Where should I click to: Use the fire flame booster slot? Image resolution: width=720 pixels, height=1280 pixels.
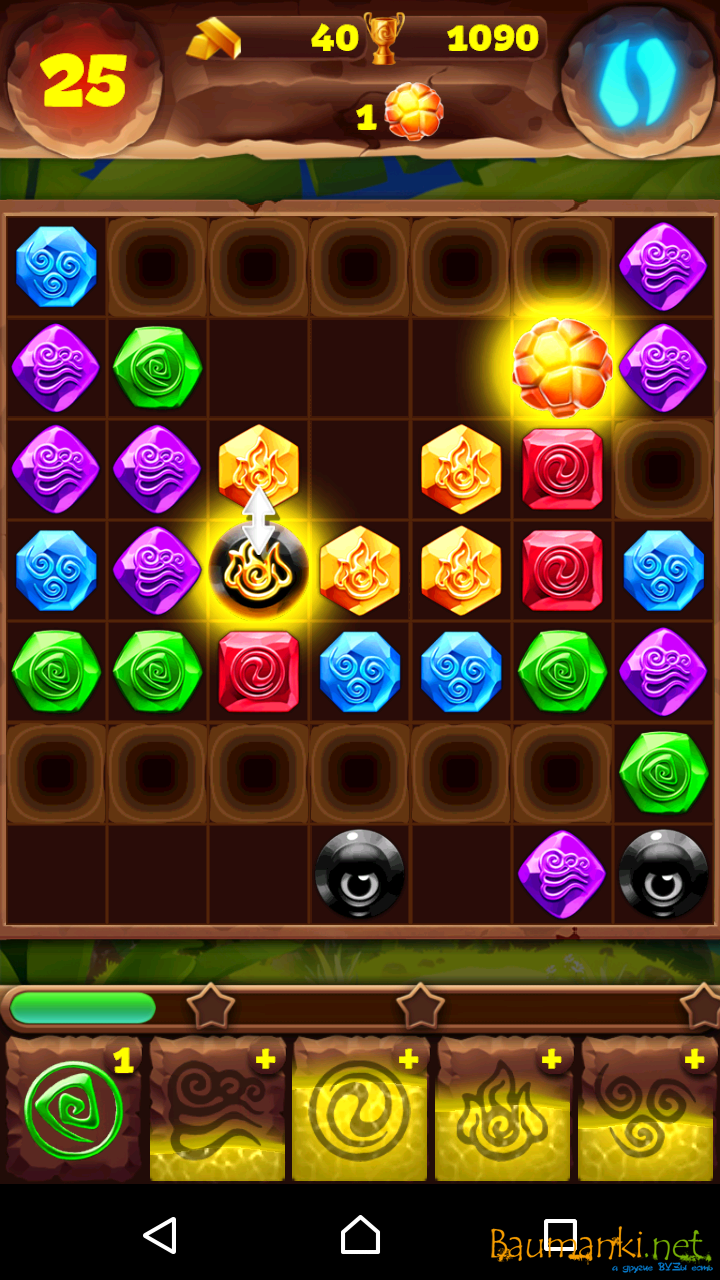pos(503,1110)
